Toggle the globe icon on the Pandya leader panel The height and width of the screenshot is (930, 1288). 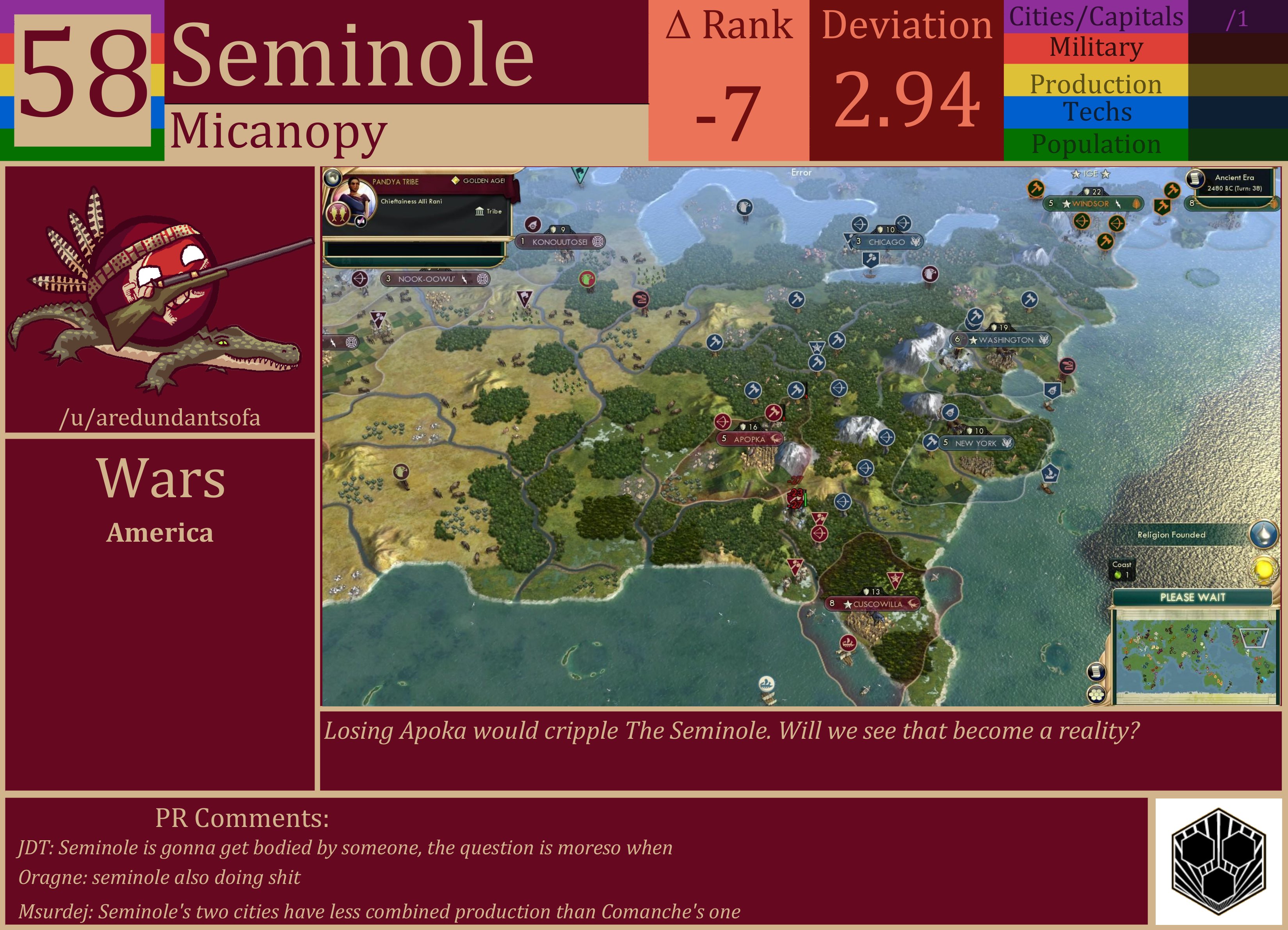(332, 177)
